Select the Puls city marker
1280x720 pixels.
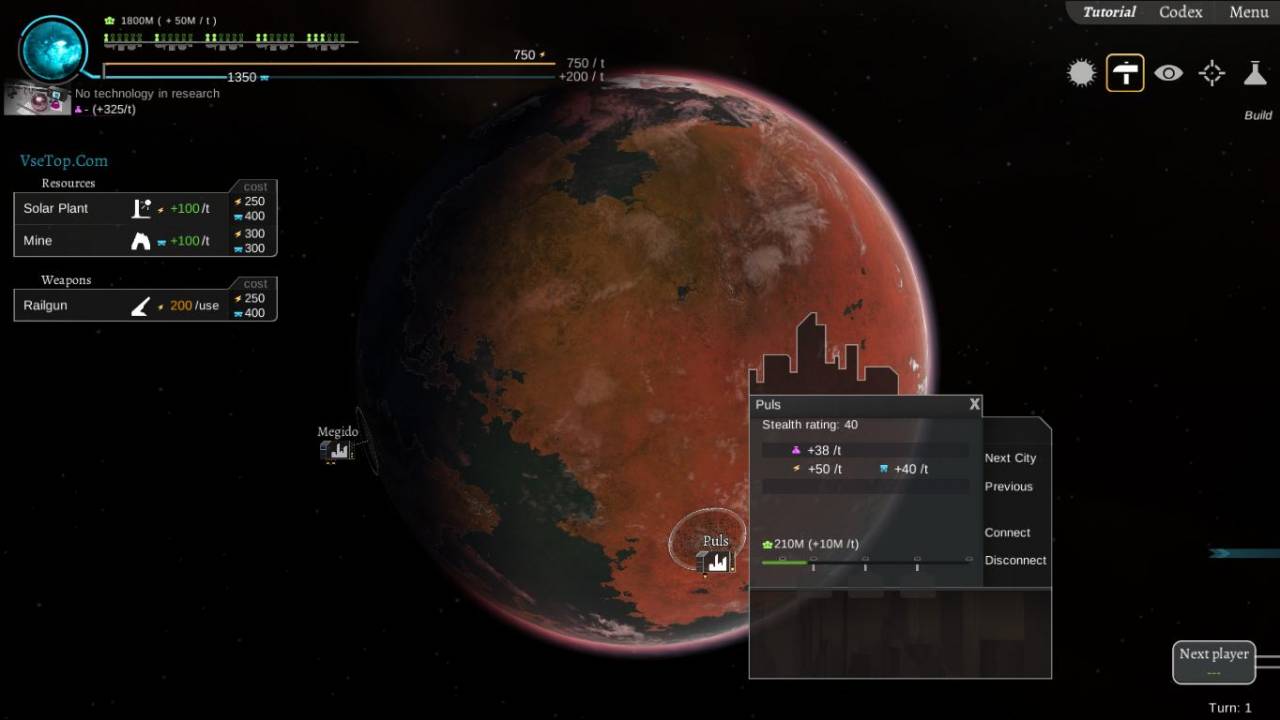(x=716, y=561)
